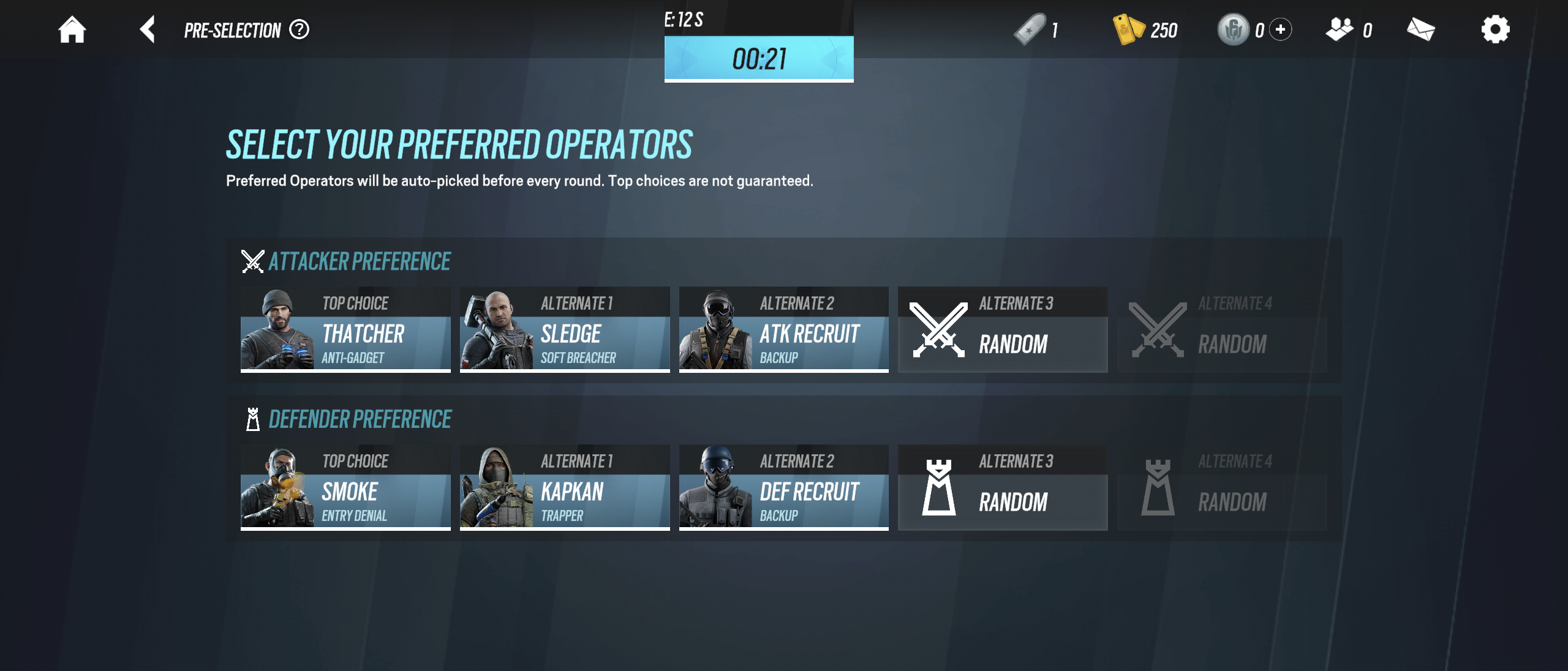
Task: Click the back arrow button
Action: (147, 29)
